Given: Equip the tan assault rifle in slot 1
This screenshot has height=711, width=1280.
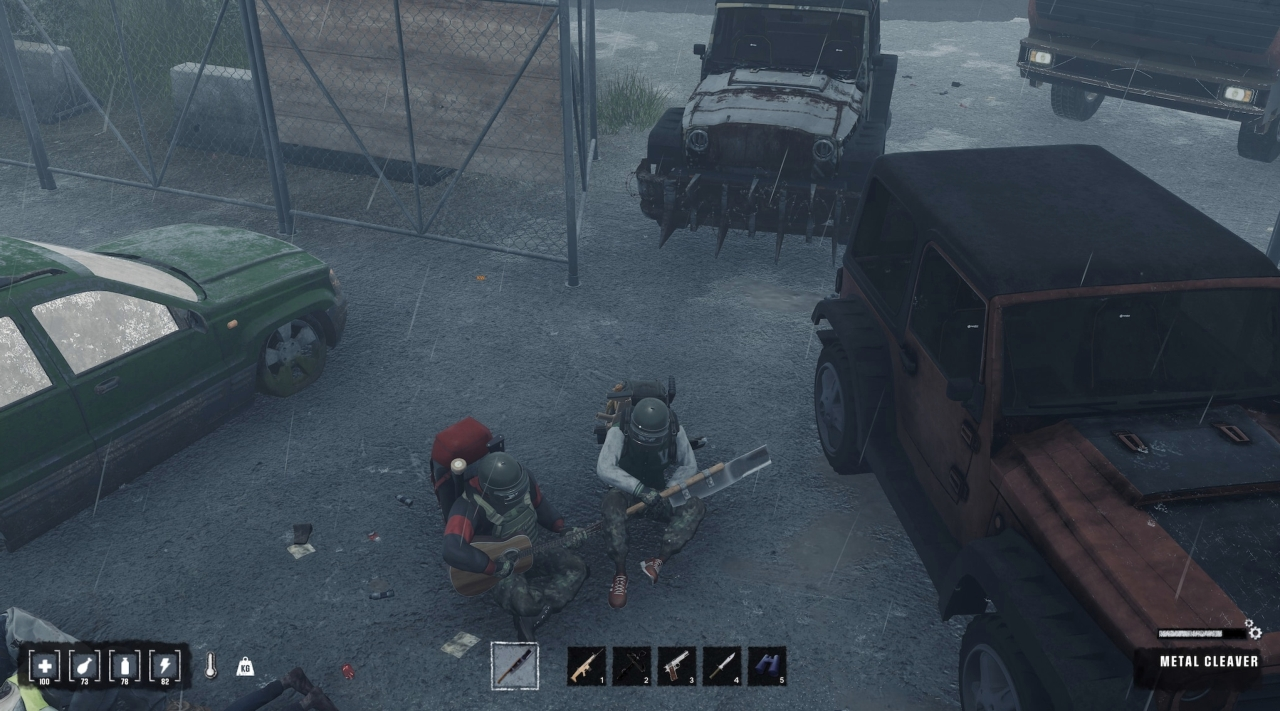Looking at the screenshot, I should pyautogui.click(x=586, y=666).
